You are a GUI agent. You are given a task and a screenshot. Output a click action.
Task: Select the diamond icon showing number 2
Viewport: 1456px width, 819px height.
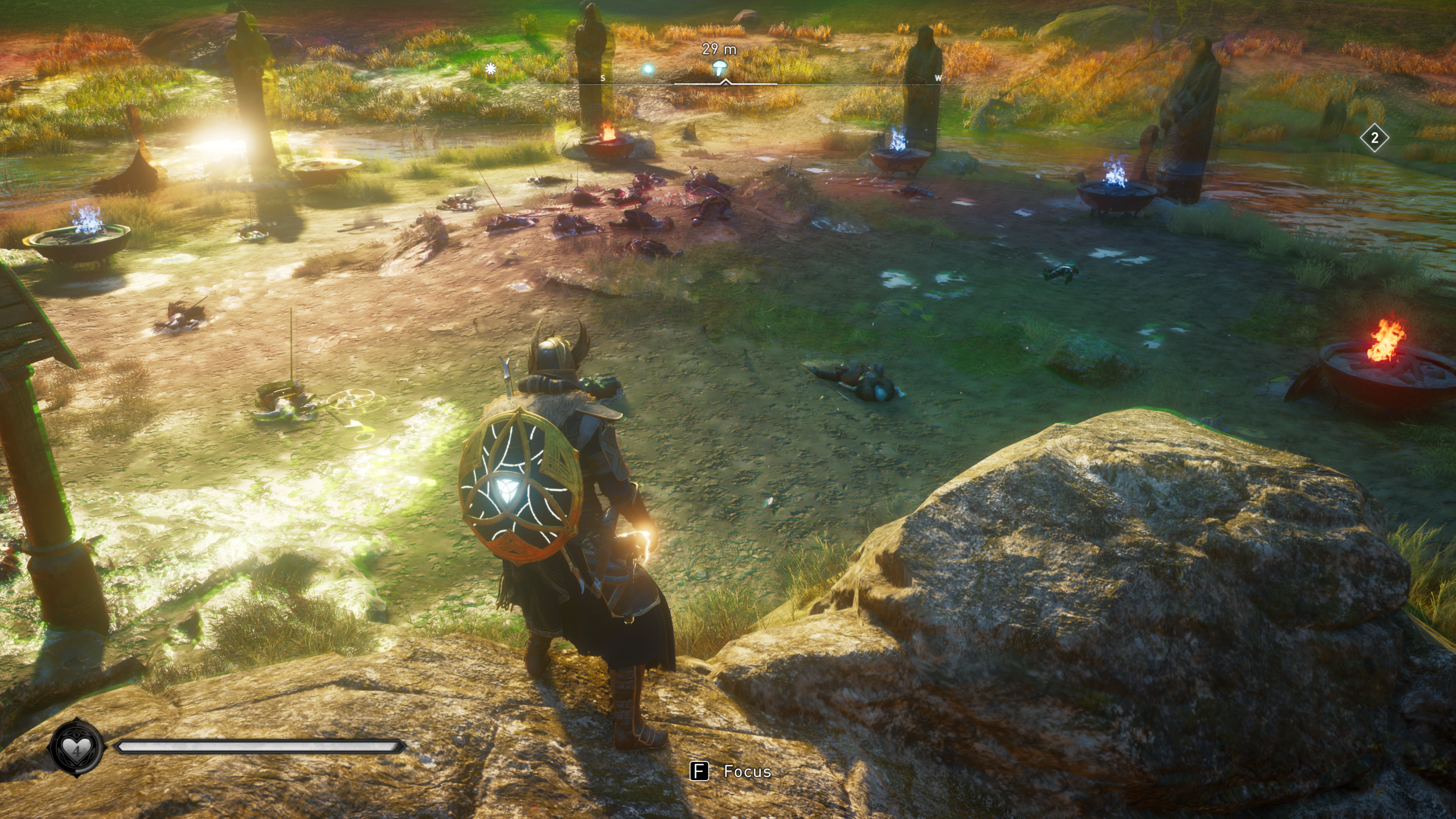click(x=1374, y=138)
